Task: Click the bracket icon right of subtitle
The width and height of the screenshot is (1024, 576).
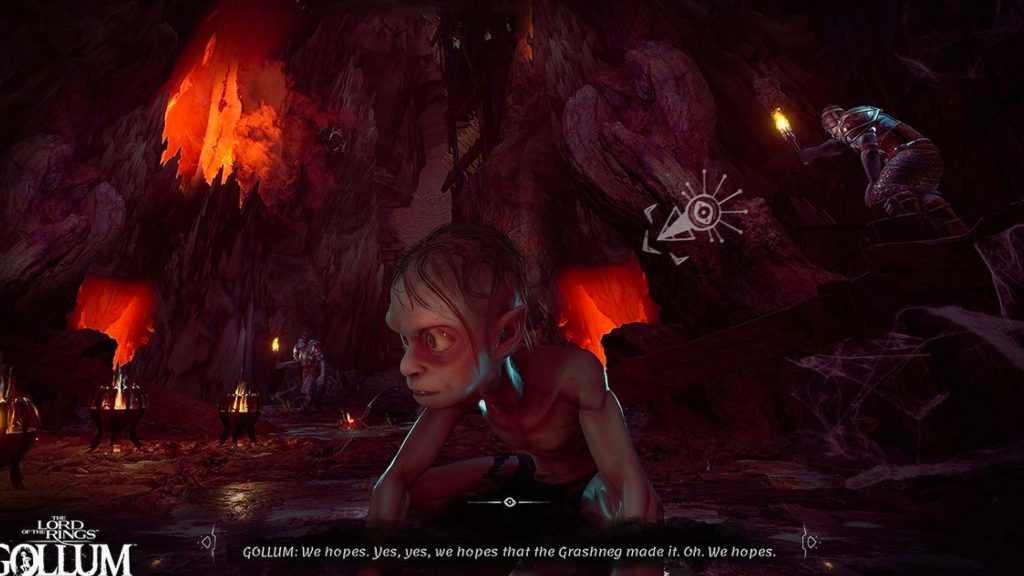Action: [x=808, y=541]
